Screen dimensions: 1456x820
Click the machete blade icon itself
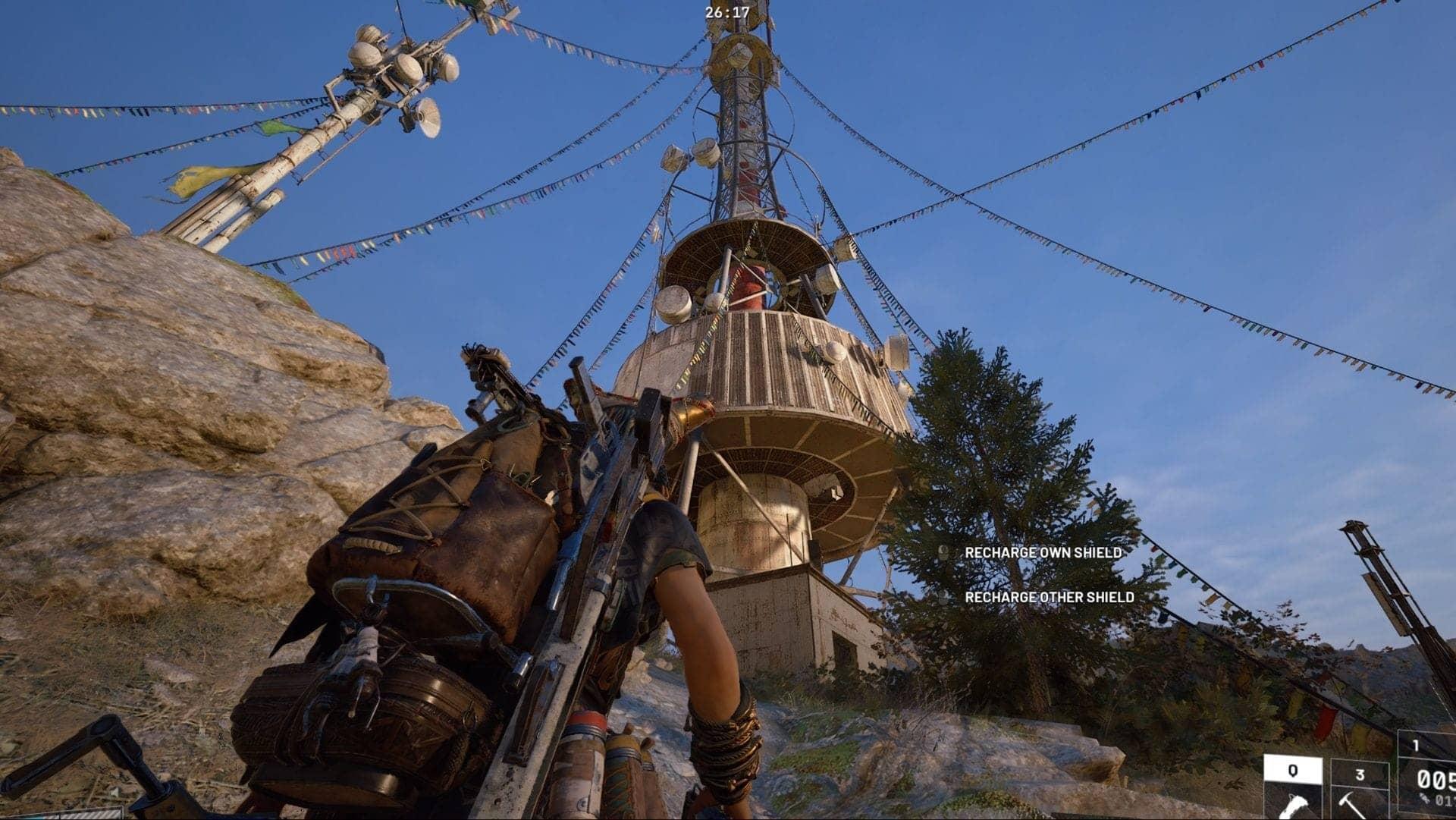click(x=1294, y=806)
